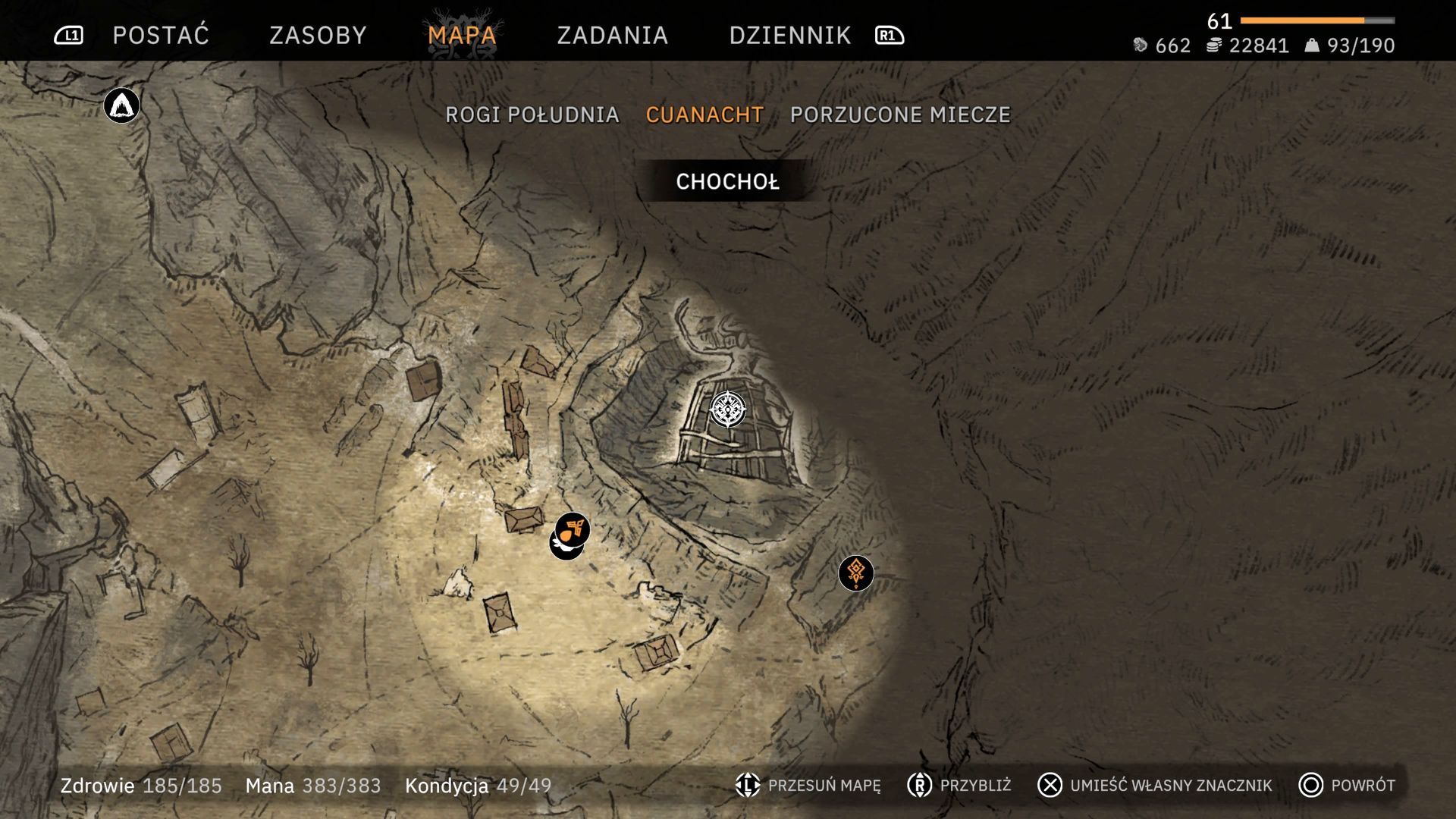Open the Zasoby tab
This screenshot has width=1456, height=819.
pos(318,35)
